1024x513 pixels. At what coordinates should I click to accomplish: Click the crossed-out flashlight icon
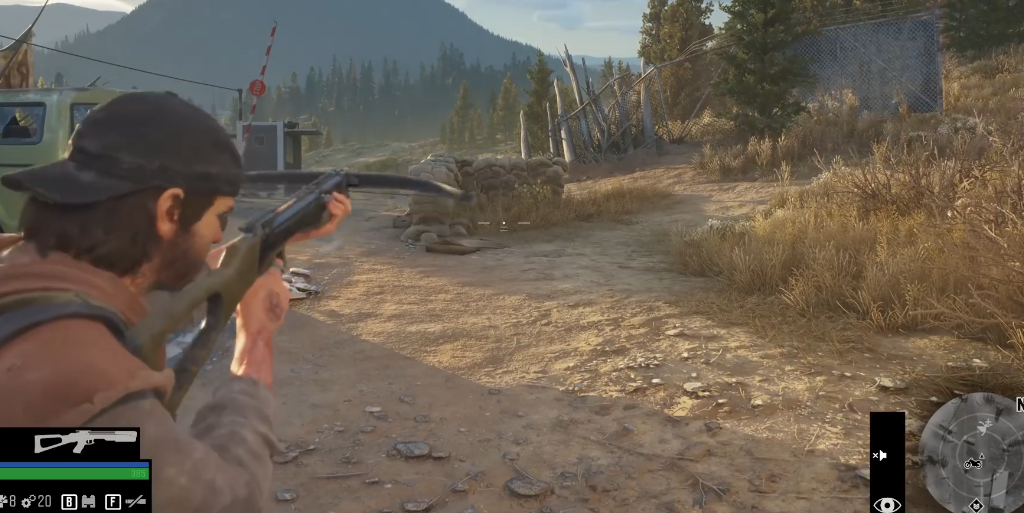click(135, 501)
